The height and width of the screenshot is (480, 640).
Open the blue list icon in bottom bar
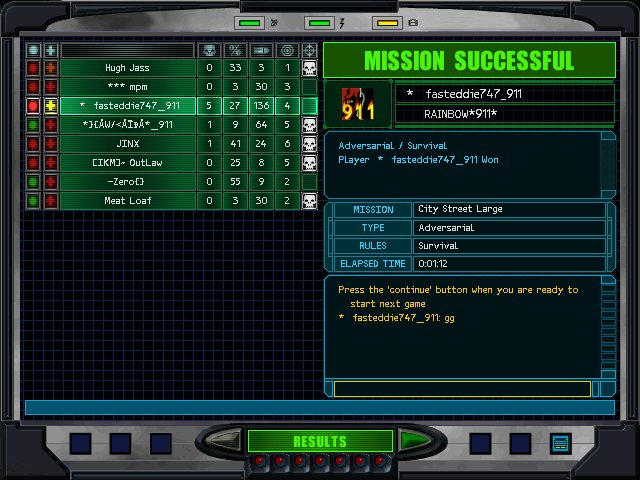click(560, 443)
